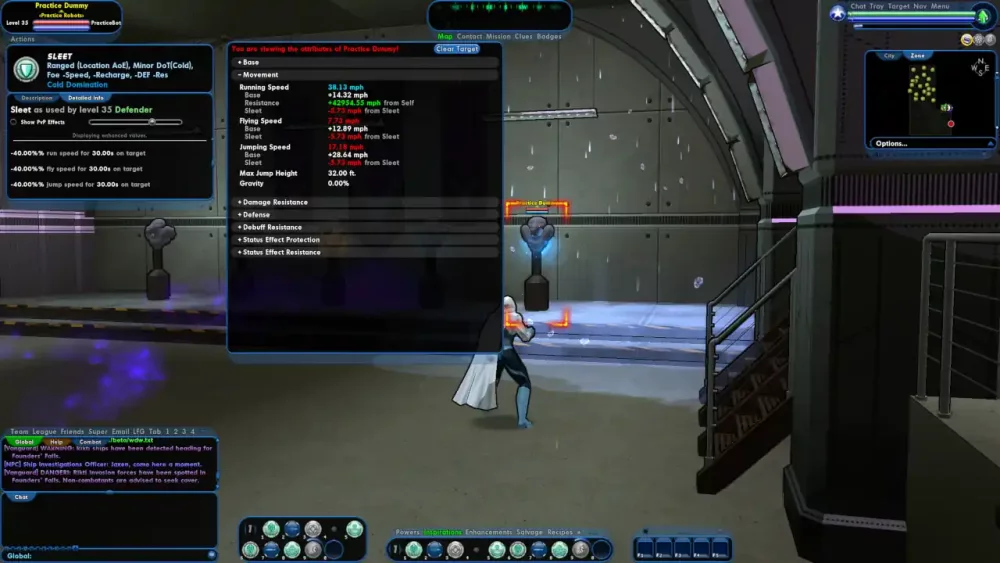Collapse the Movement section
This screenshot has width=1000, height=563.
pyautogui.click(x=258, y=75)
